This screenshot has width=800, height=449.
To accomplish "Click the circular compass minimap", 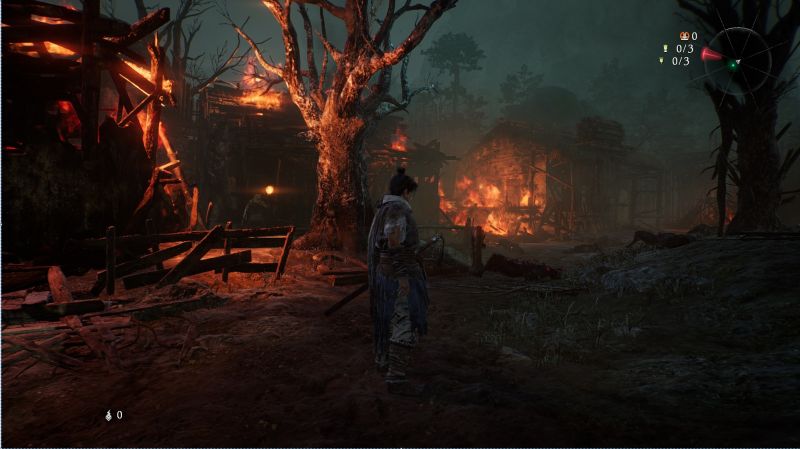I will pos(738,61).
